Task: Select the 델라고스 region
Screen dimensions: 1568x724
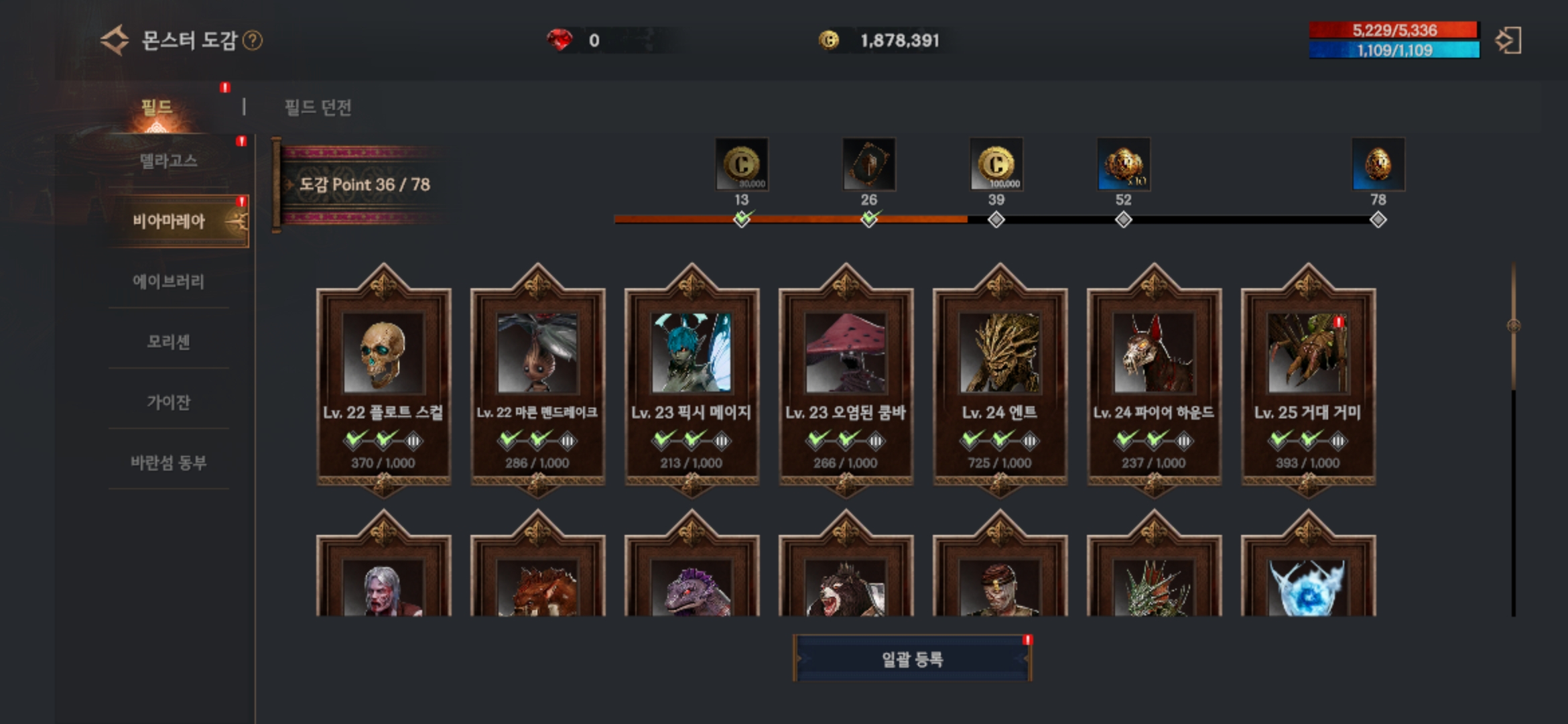Action: click(x=169, y=161)
